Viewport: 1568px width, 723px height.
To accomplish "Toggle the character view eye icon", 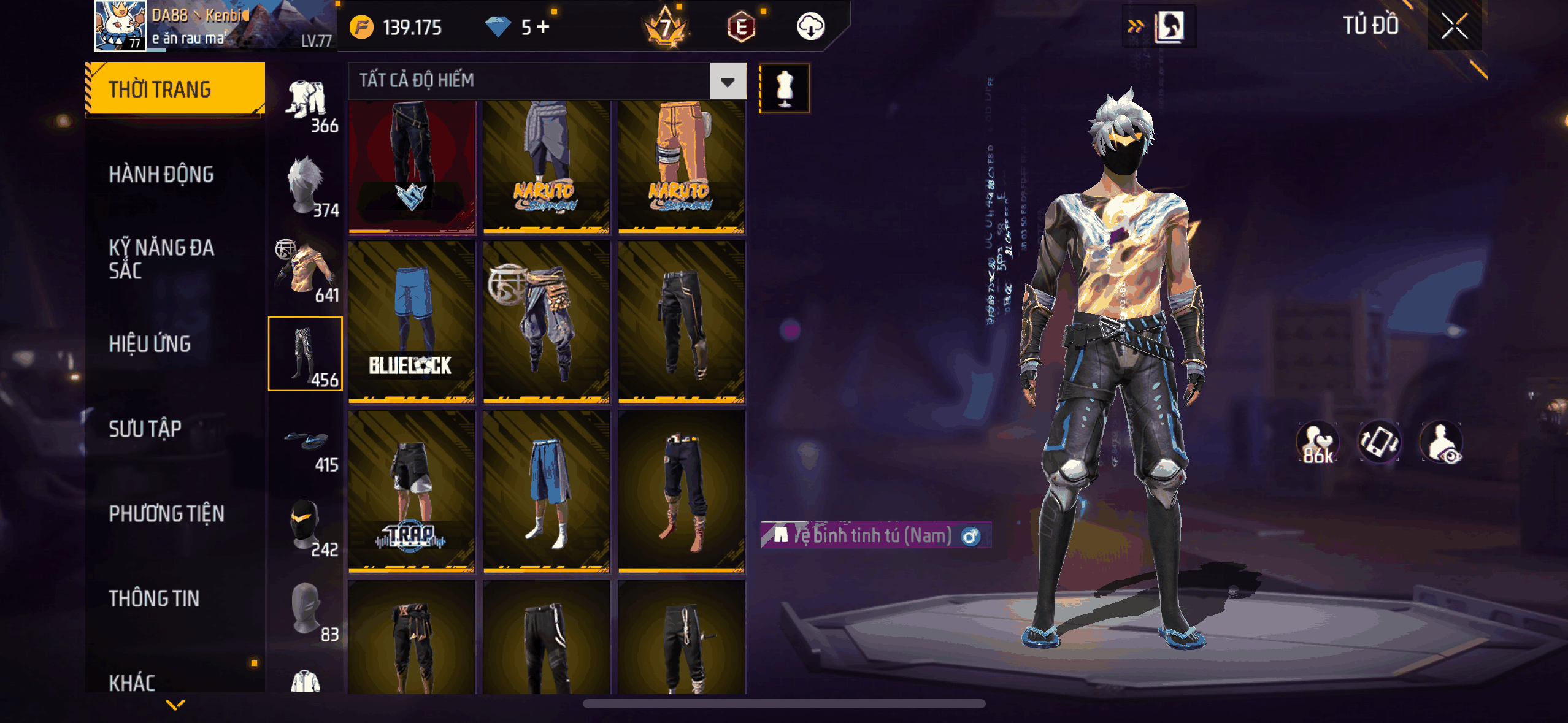I will 1441,442.
